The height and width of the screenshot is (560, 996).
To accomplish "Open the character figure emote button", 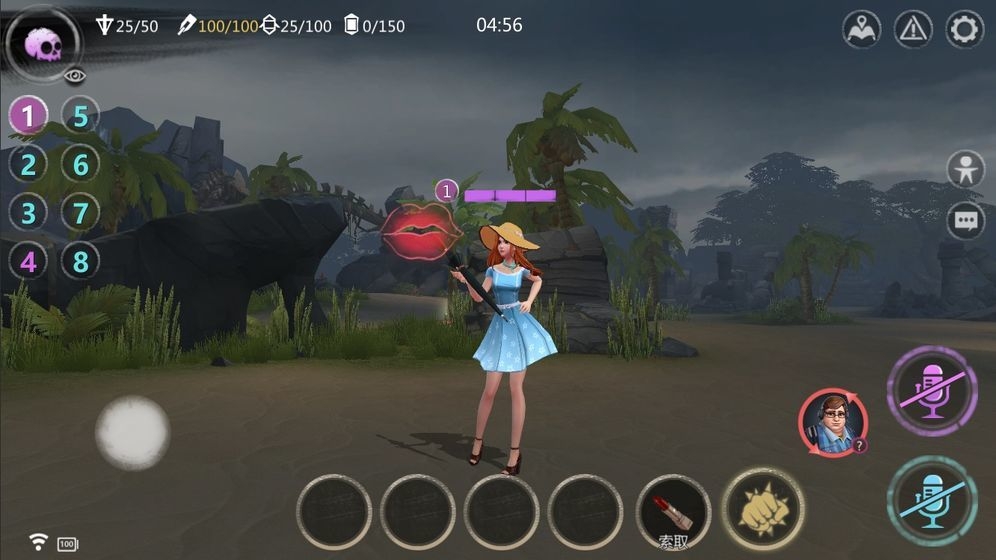I will pyautogui.click(x=965, y=170).
